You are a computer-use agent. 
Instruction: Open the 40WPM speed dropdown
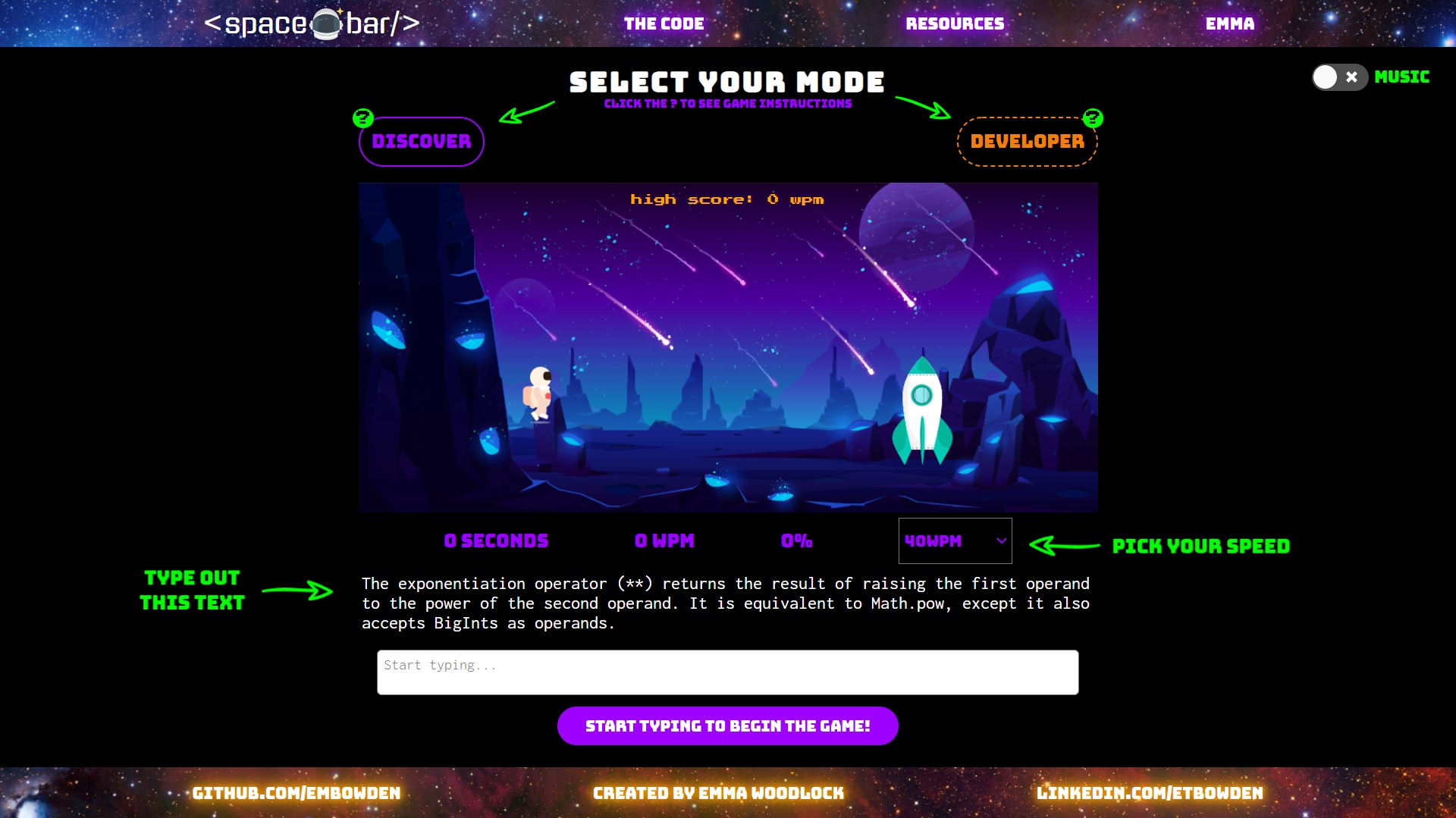click(954, 541)
